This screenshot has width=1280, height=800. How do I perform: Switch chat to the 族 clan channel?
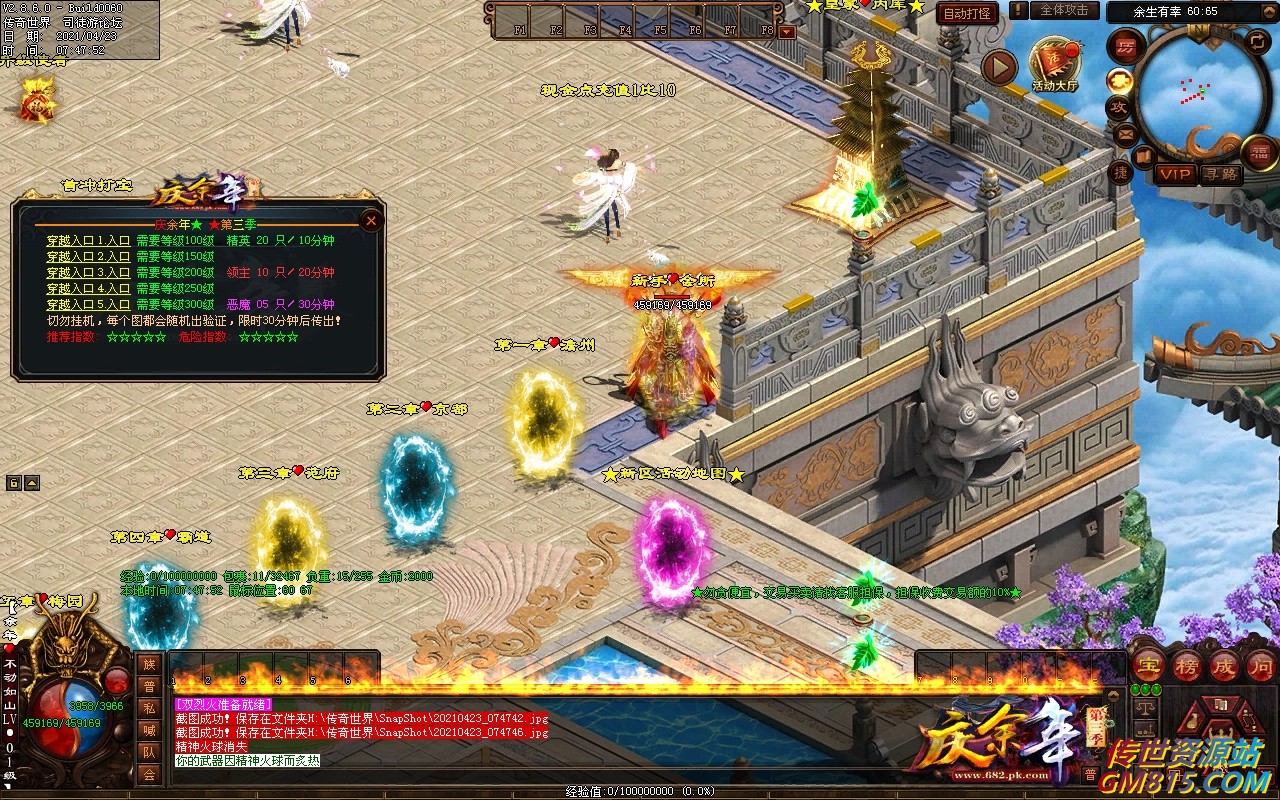(x=149, y=664)
